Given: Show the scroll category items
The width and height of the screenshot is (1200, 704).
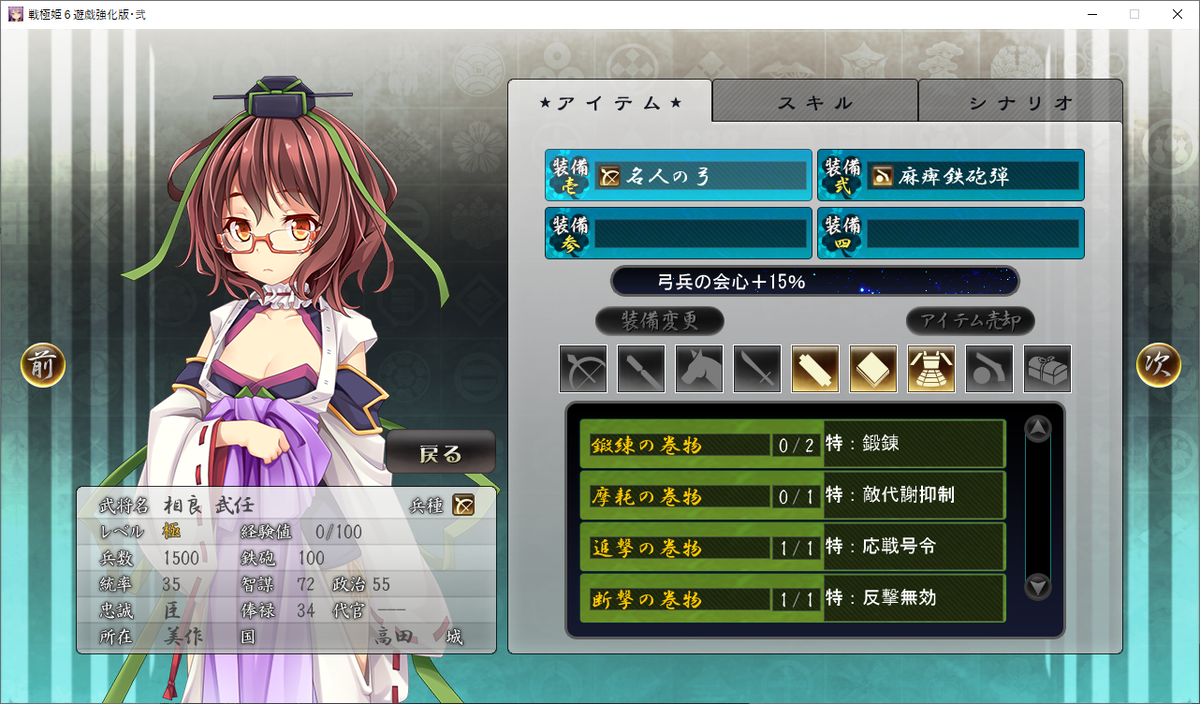Looking at the screenshot, I should pos(815,369).
